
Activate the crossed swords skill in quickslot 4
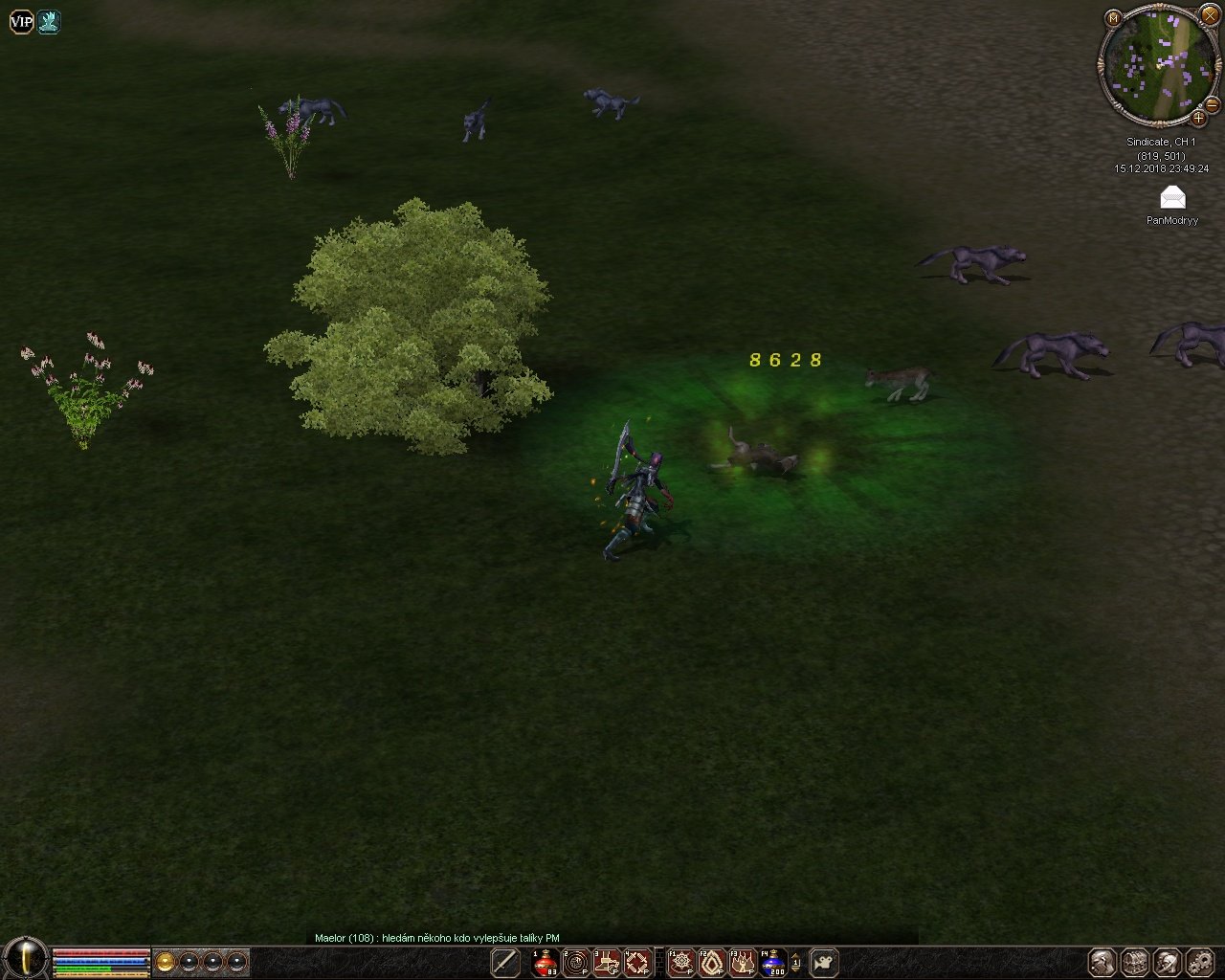click(x=637, y=962)
